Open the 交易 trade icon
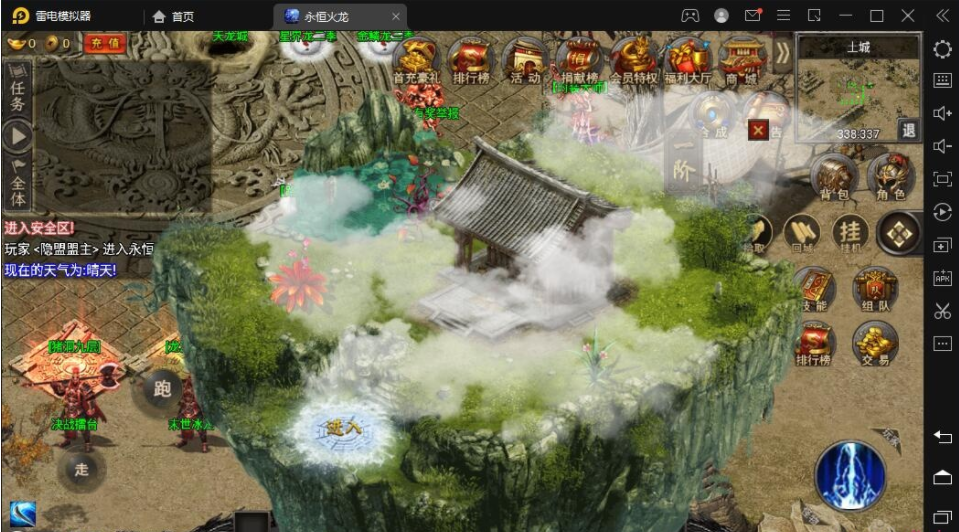The width and height of the screenshot is (959, 532). 874,345
